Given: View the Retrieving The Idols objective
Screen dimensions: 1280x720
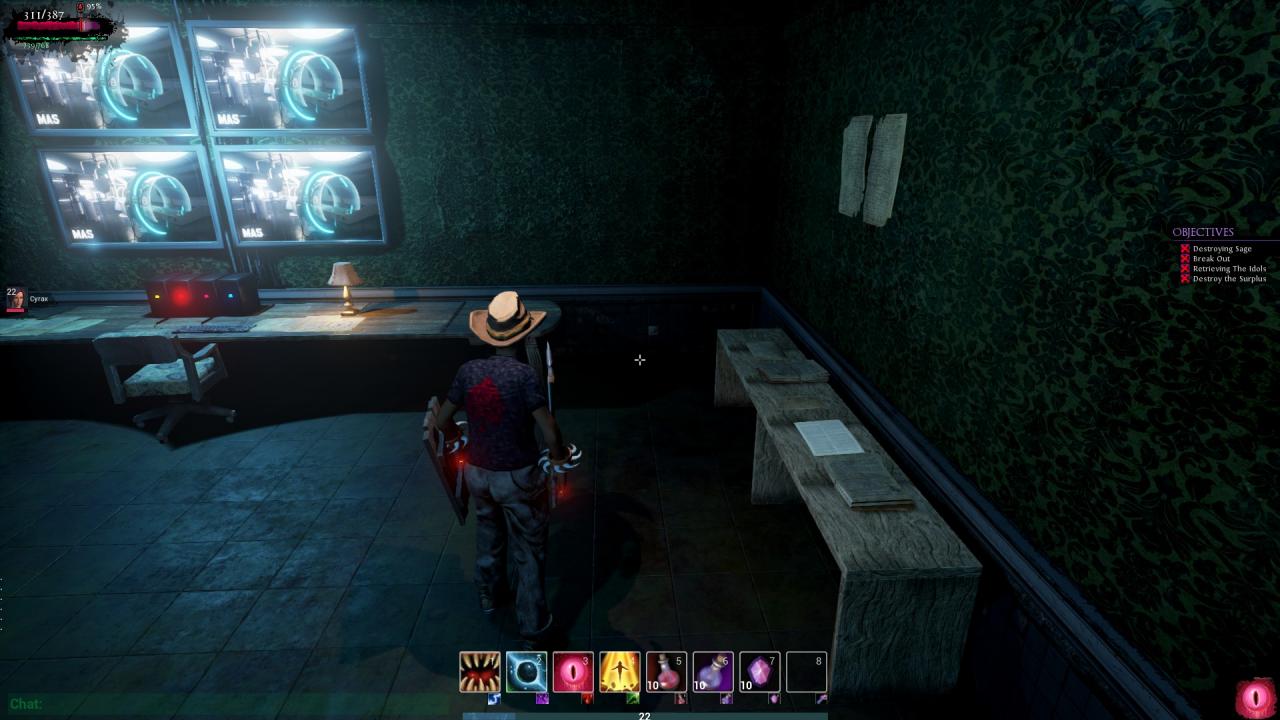Looking at the screenshot, I should point(1229,269).
